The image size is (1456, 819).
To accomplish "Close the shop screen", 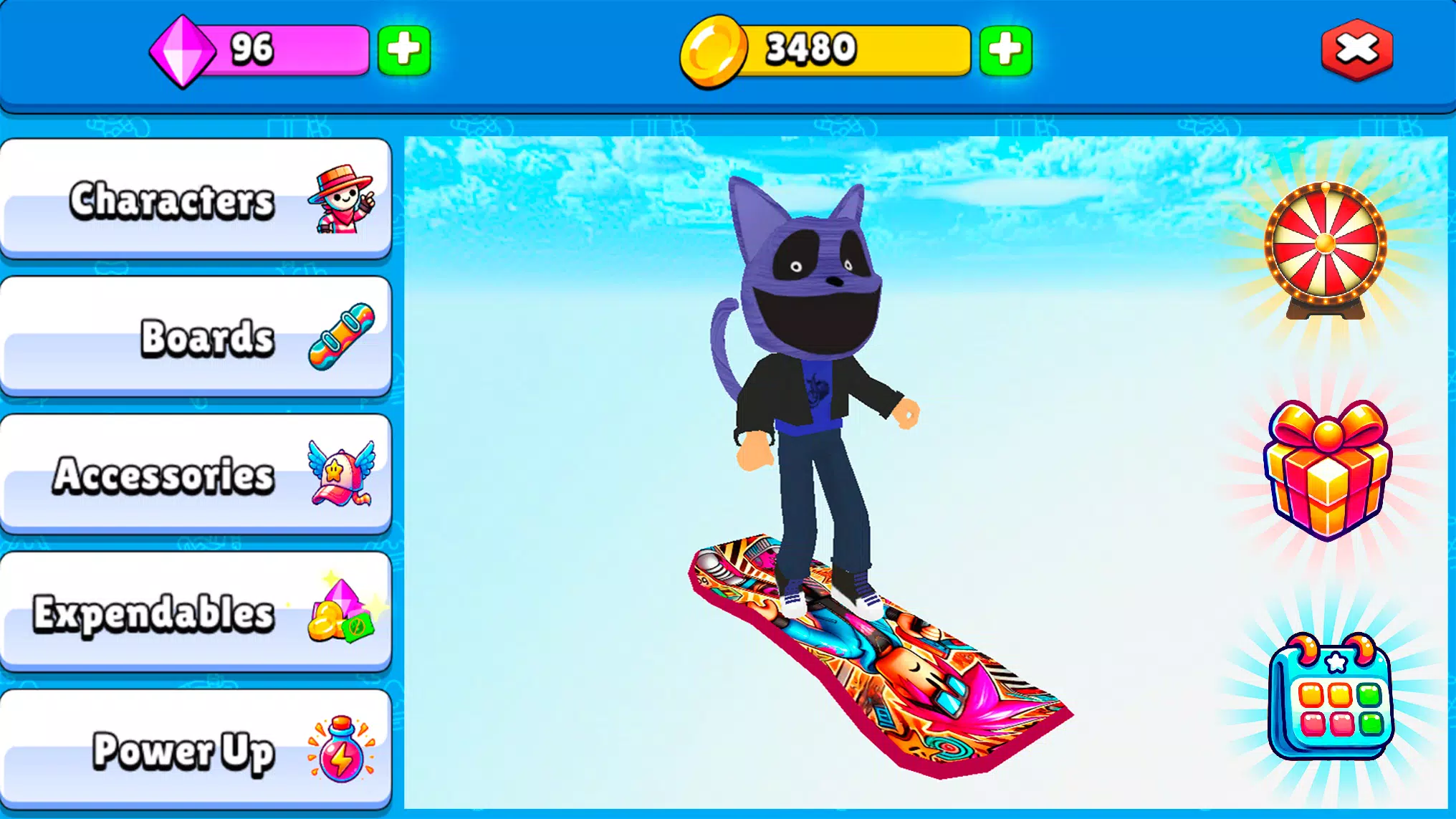I will [1357, 49].
